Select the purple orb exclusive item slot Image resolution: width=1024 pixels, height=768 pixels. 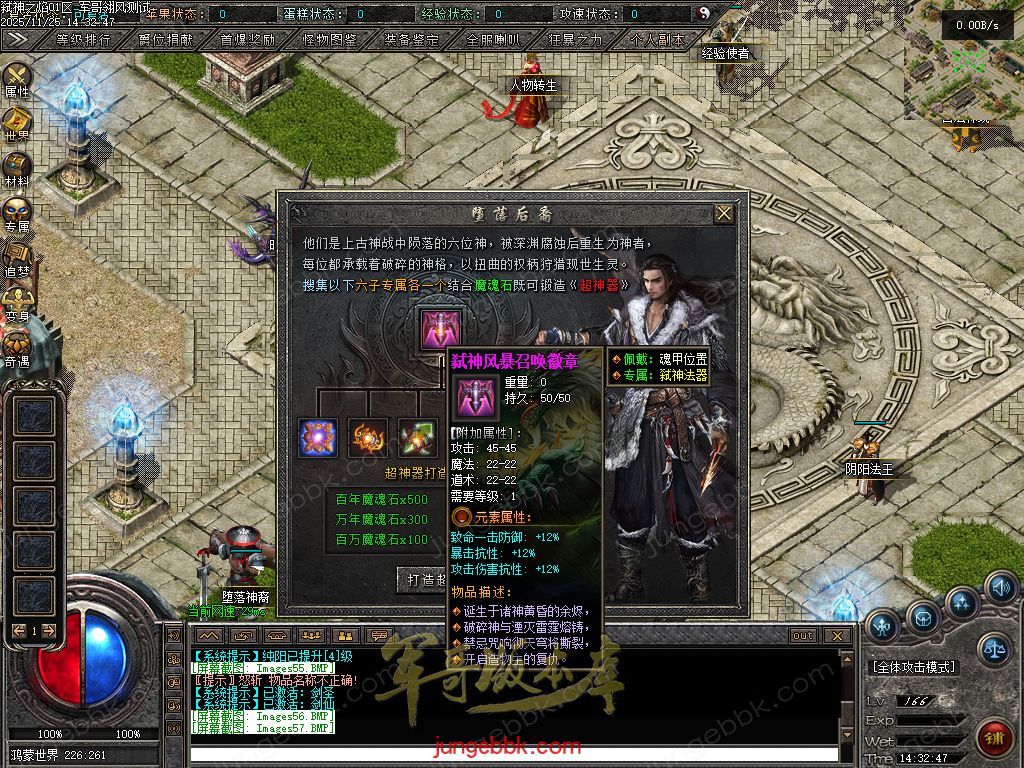tap(318, 438)
